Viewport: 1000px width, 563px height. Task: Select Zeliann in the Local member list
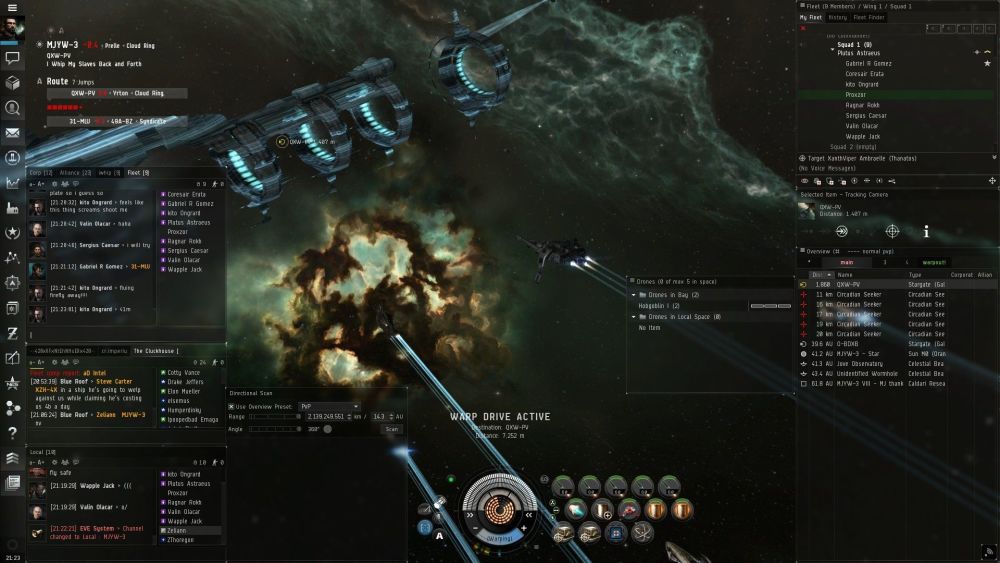pyautogui.click(x=178, y=531)
